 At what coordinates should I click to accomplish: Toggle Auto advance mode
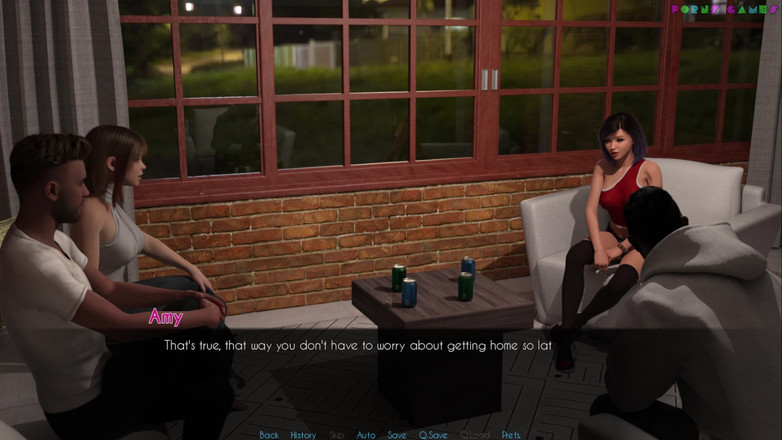point(366,435)
